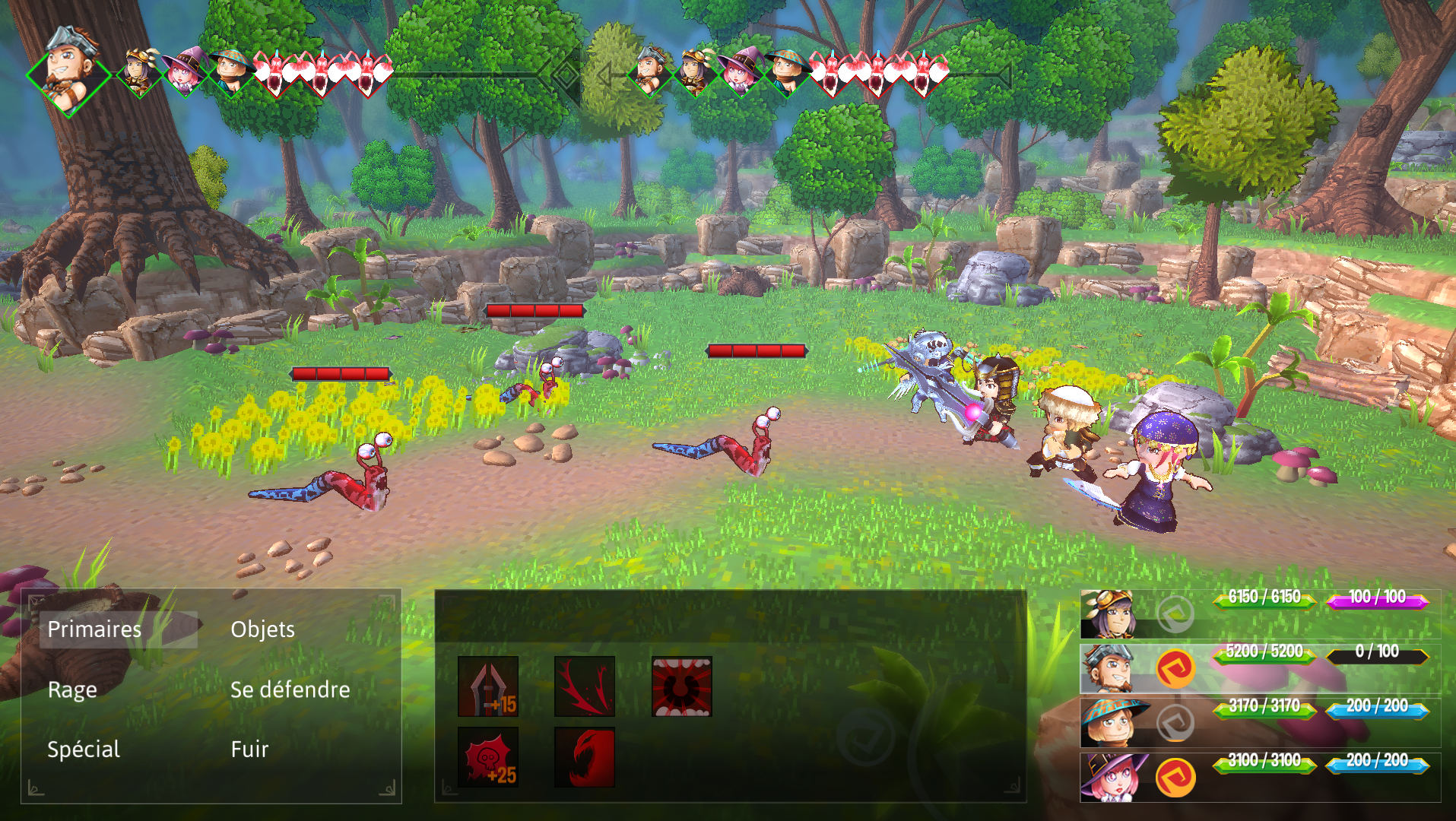
Task: Open the Spécial skills menu
Action: click(84, 750)
